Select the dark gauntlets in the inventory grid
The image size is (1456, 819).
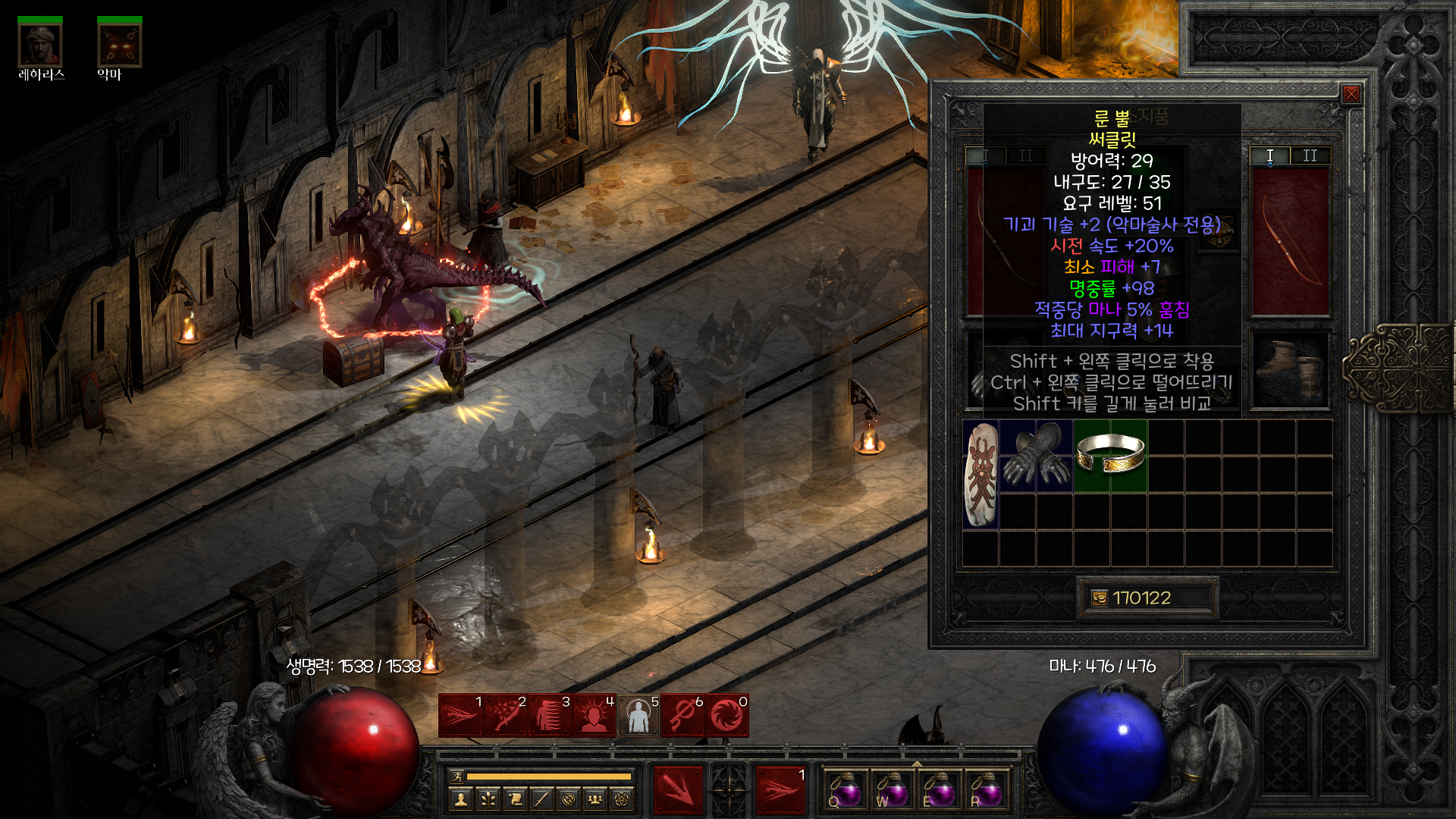1036,455
